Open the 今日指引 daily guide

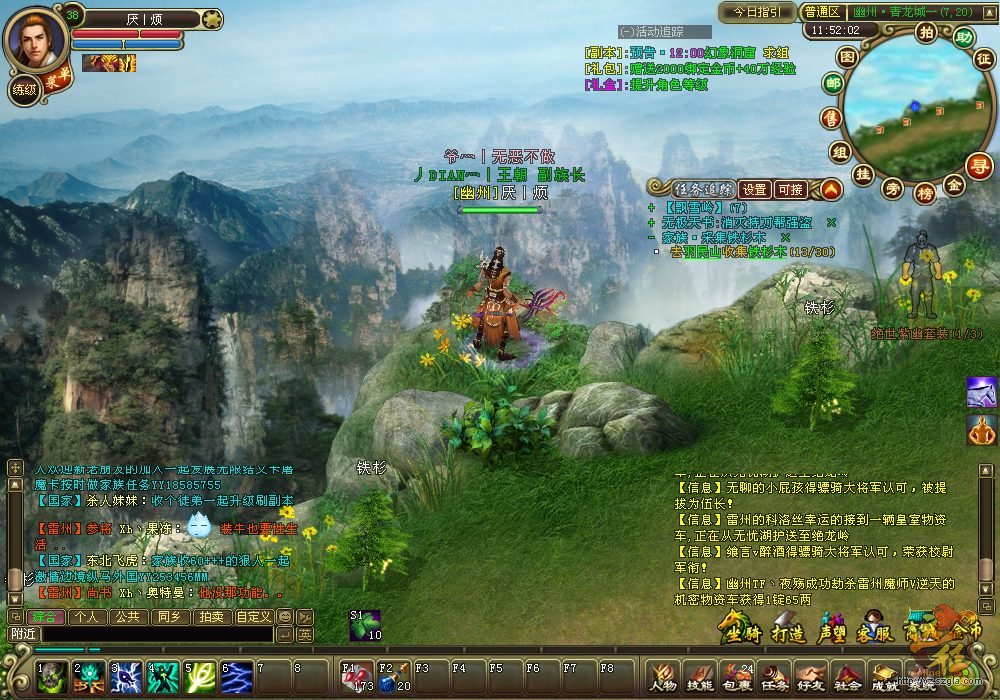[x=756, y=12]
